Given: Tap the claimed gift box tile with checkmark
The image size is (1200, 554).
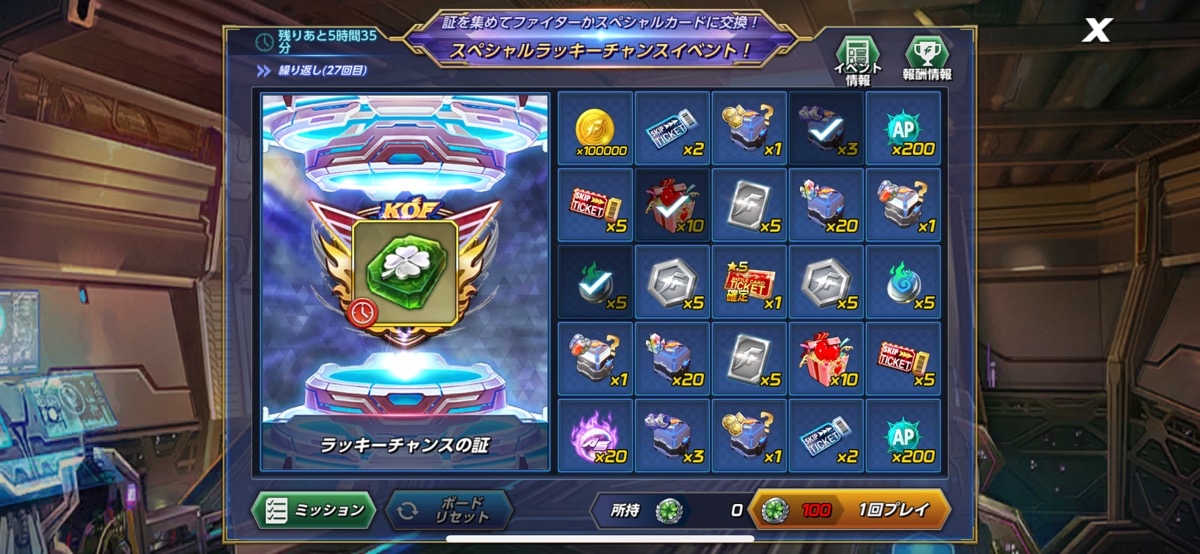Looking at the screenshot, I should click(672, 205).
